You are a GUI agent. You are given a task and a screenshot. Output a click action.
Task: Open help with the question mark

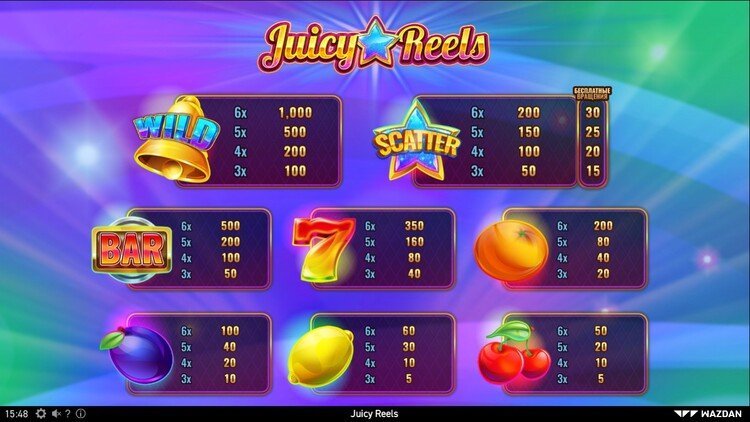coord(67,413)
